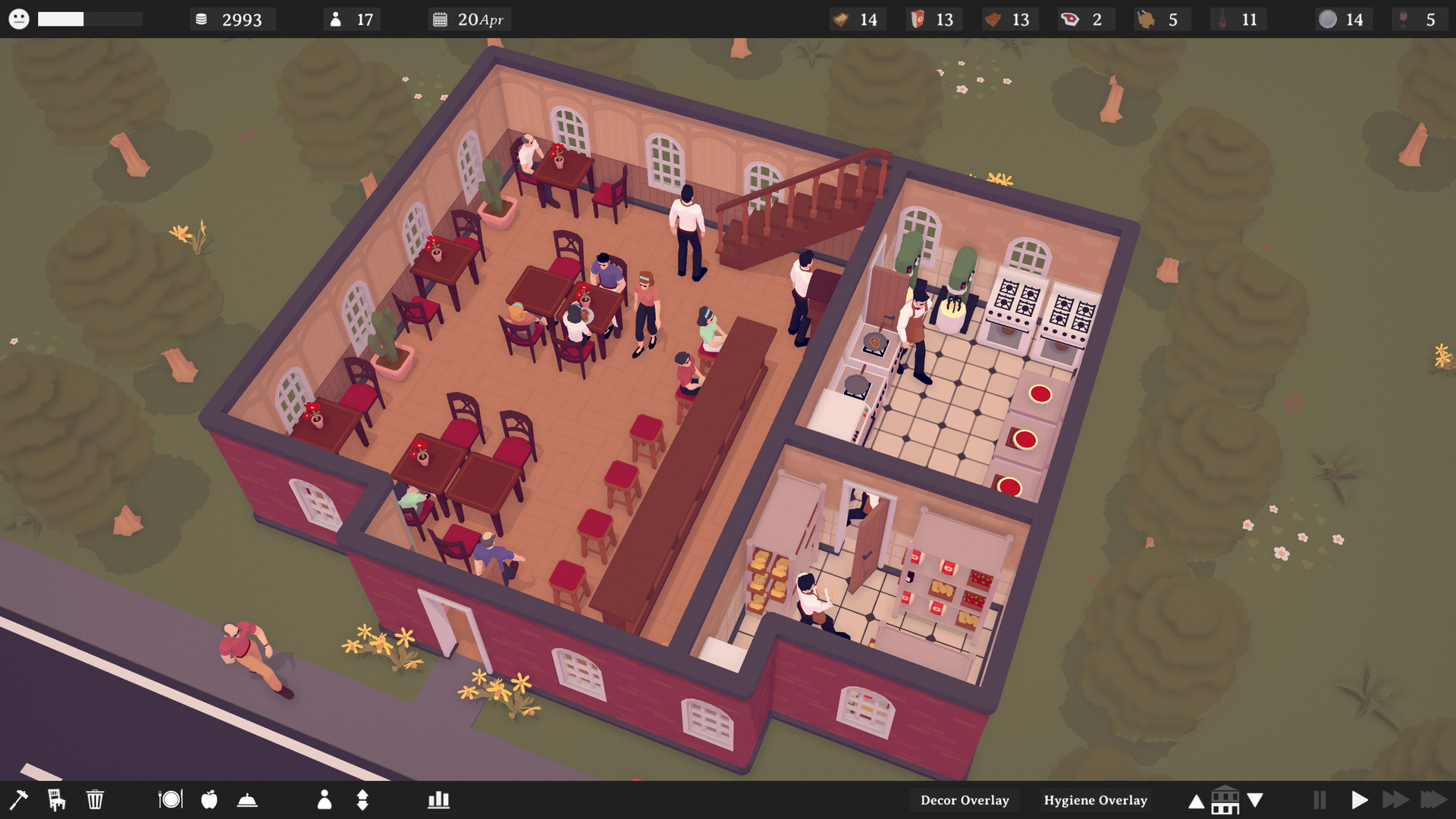This screenshot has height=819, width=1456.
Task: Go down one floor with the down triangle
Action: click(1254, 799)
